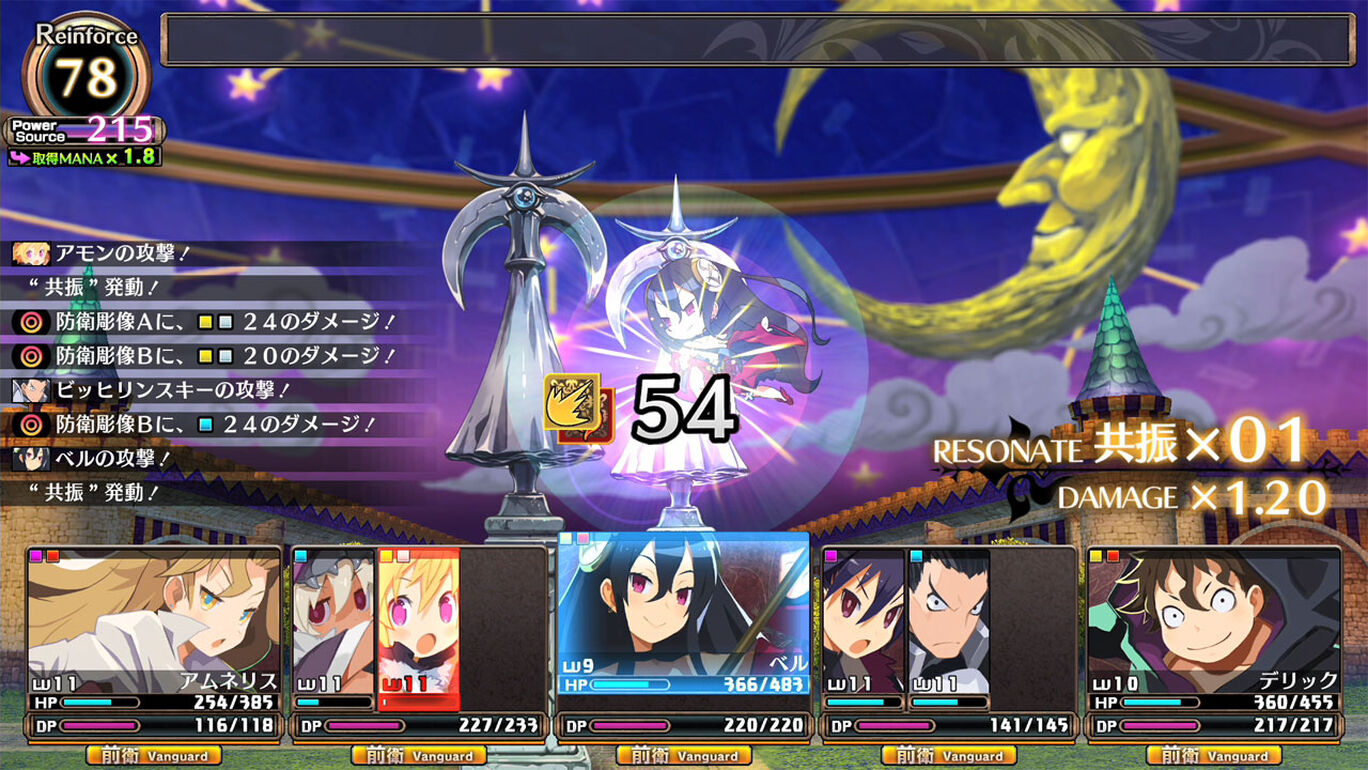1368x770 pixels.
Task: Click the Vanguard label under デリック
Action: point(1214,756)
